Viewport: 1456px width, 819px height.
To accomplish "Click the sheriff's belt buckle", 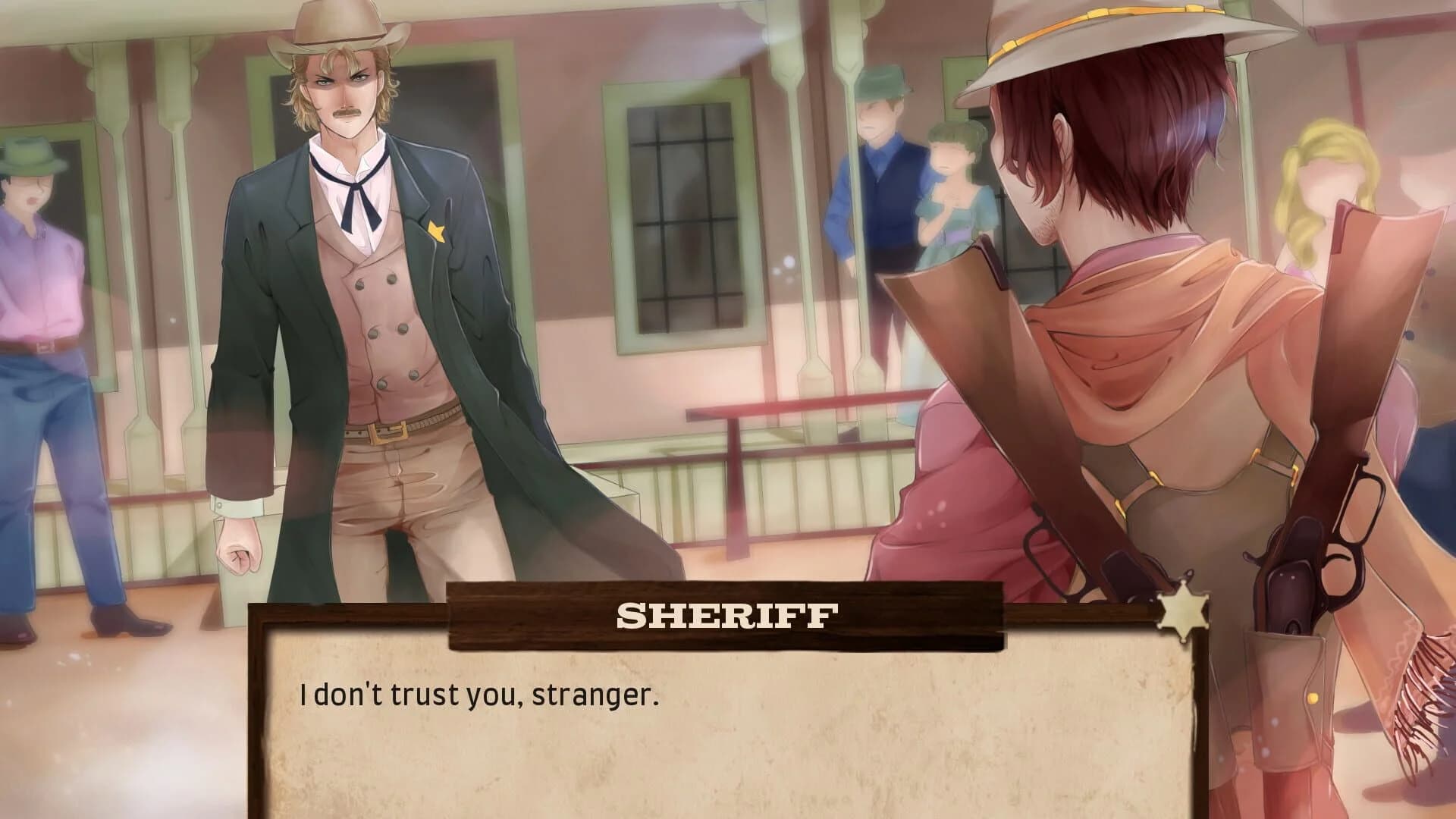I will [x=388, y=432].
